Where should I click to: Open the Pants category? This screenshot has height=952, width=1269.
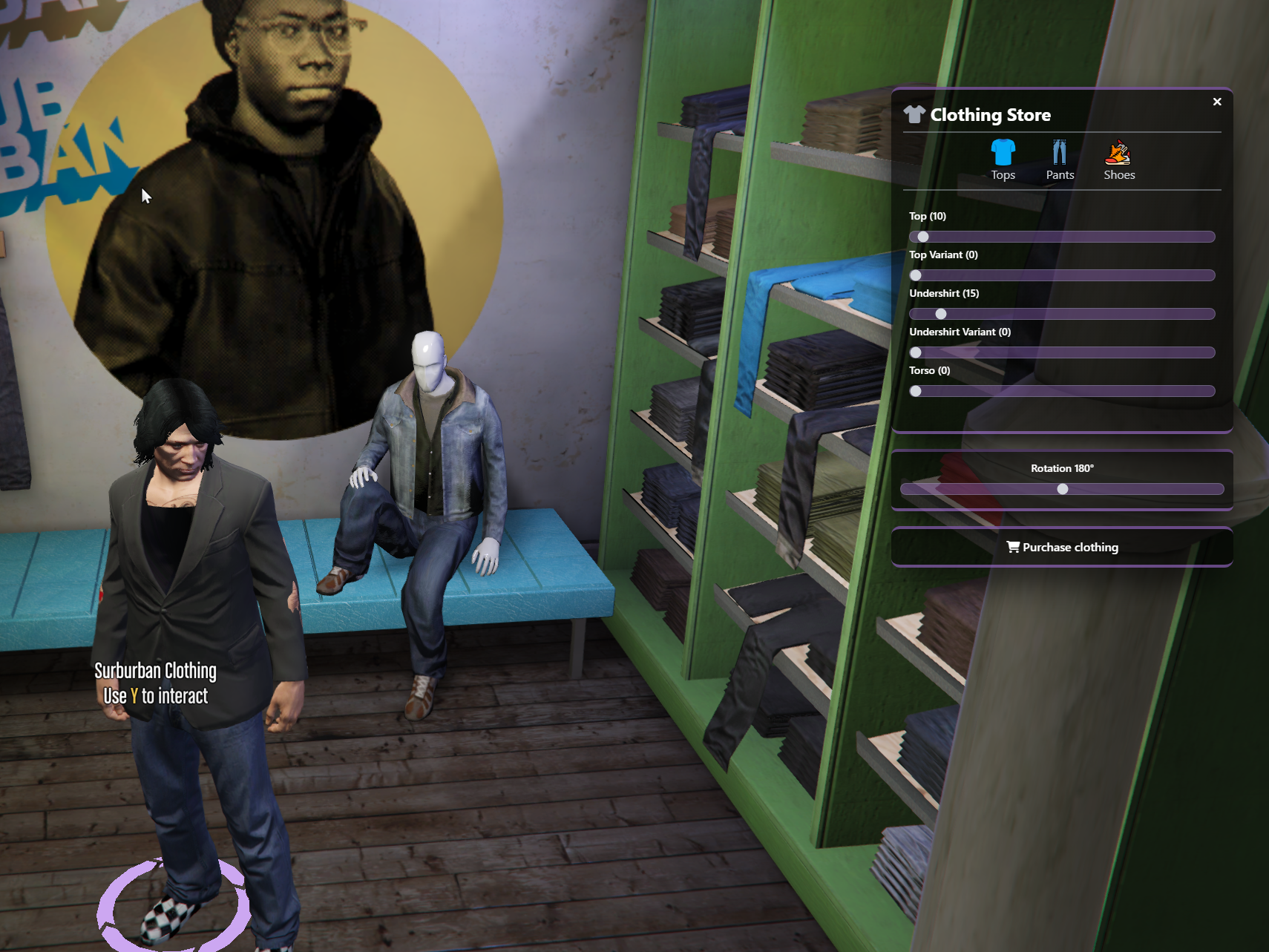tap(1060, 160)
